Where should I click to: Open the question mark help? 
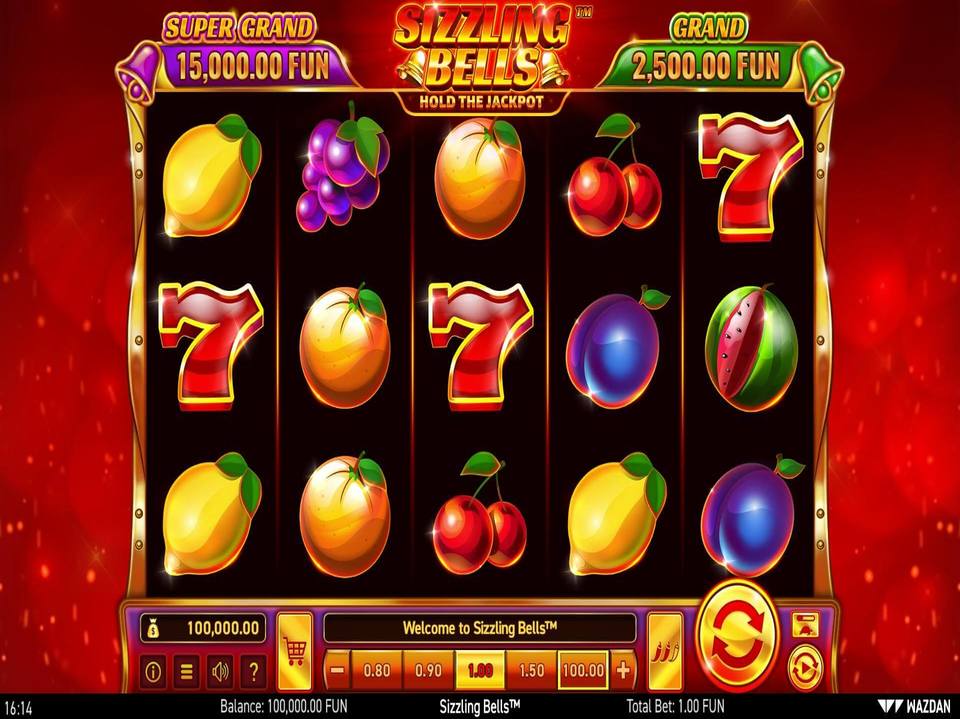[x=254, y=672]
